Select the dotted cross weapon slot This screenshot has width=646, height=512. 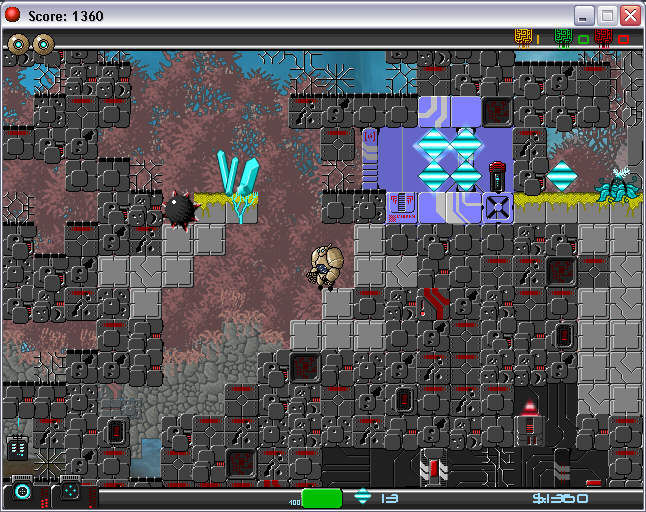point(69,492)
